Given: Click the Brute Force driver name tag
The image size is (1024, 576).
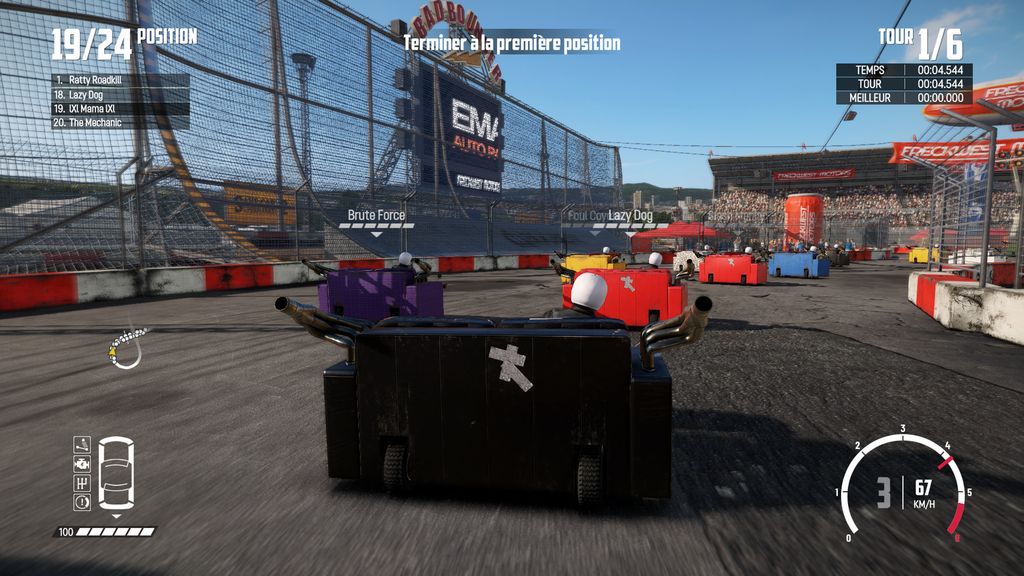Looking at the screenshot, I should coord(376,215).
